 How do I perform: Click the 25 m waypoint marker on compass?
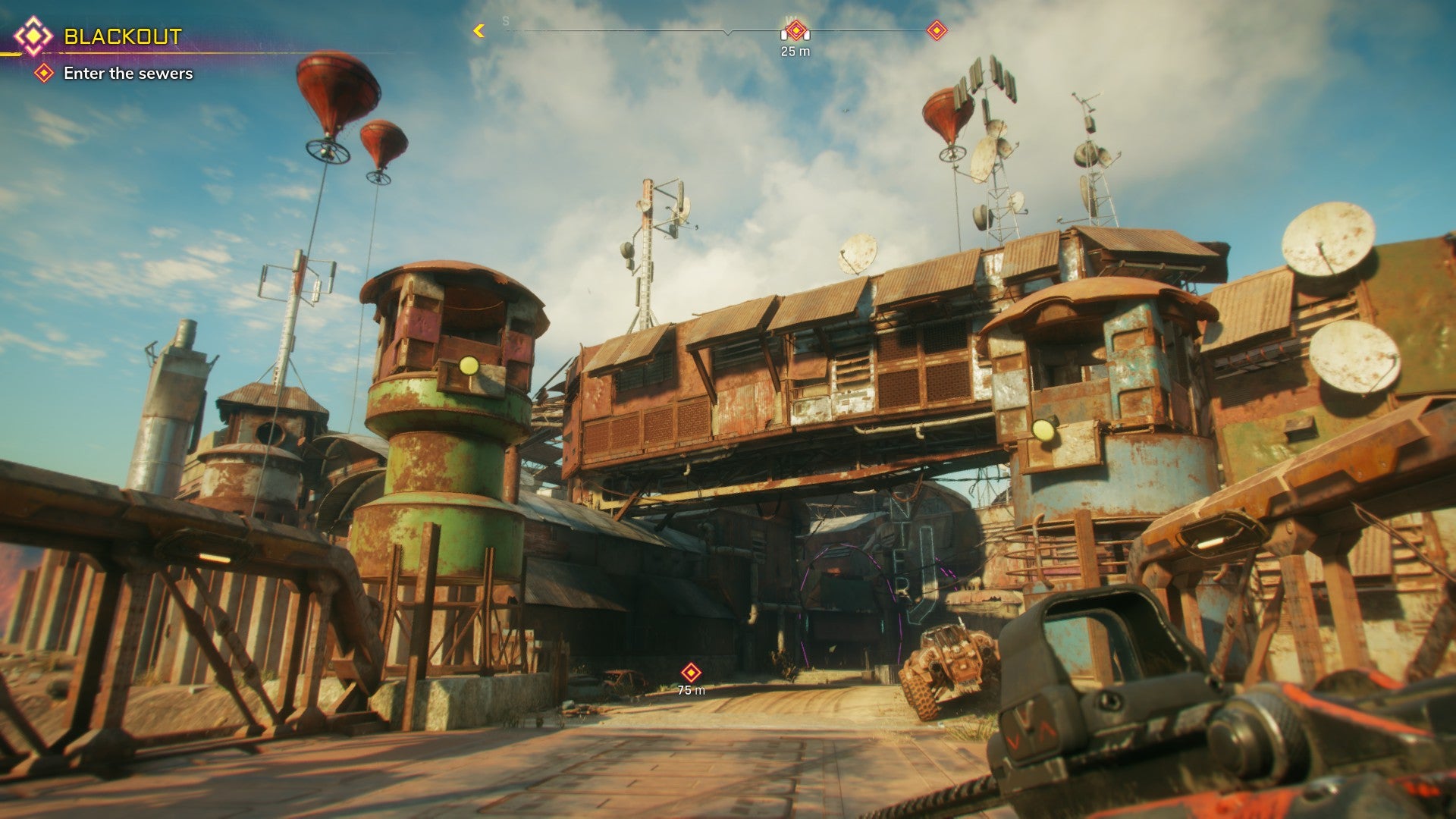coord(795,30)
